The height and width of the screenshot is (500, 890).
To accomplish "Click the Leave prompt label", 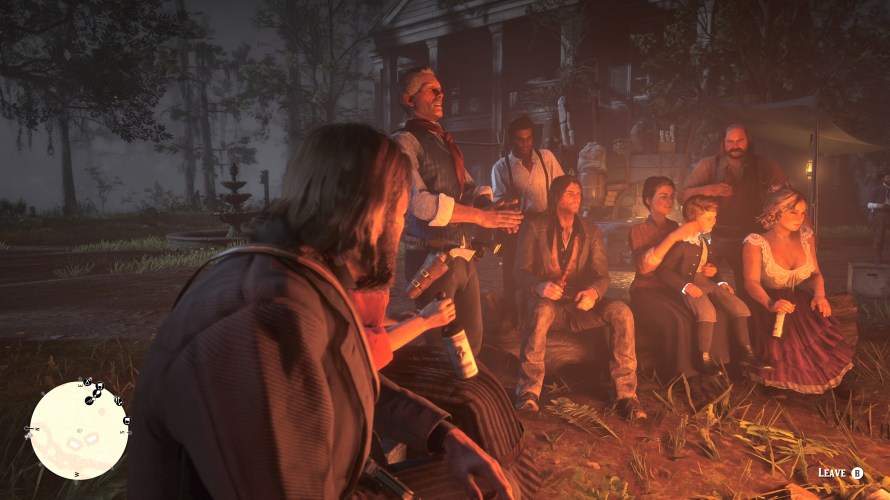I will [x=832, y=473].
